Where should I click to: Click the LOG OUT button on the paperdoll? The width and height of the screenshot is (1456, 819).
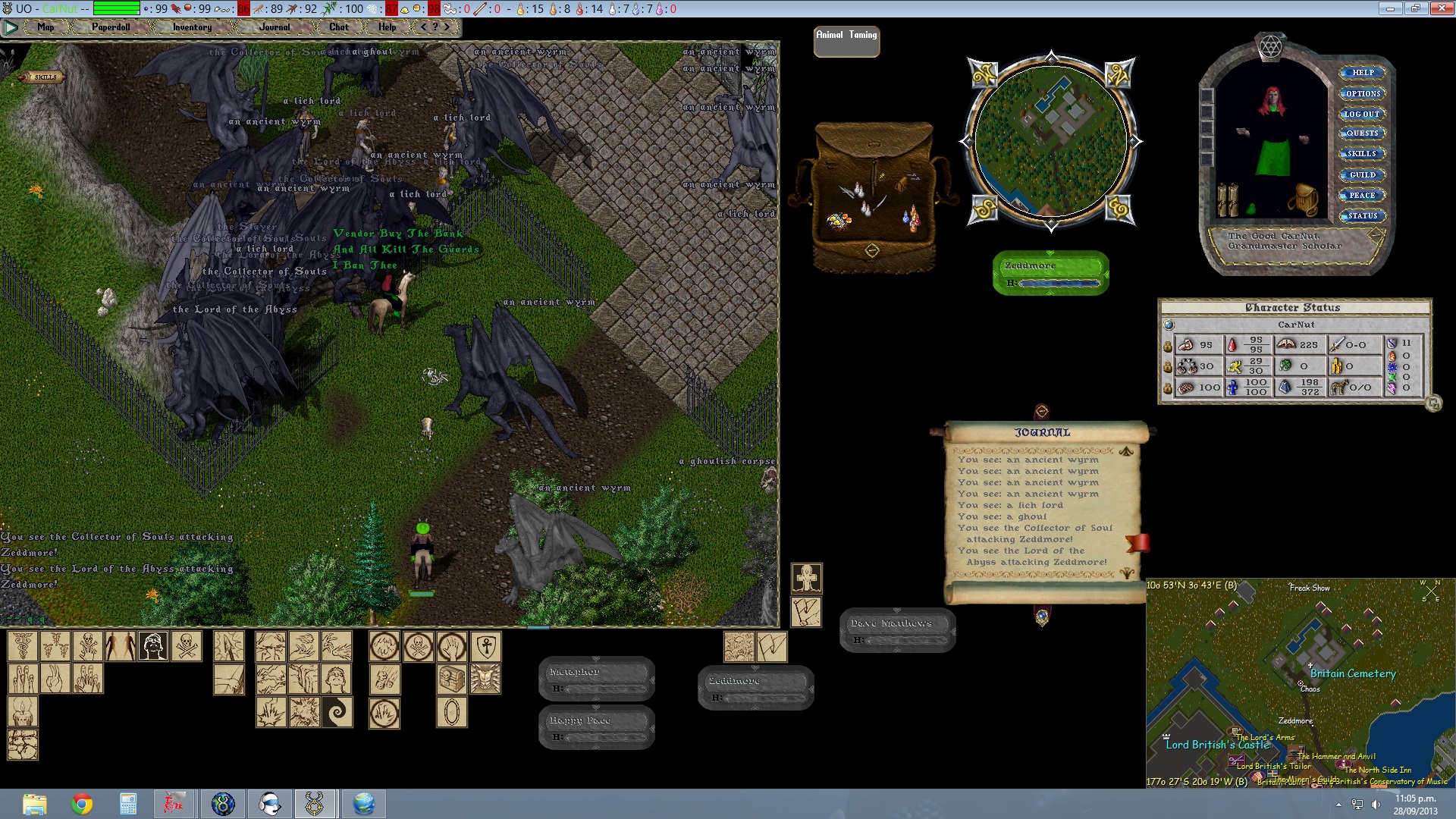(1362, 115)
